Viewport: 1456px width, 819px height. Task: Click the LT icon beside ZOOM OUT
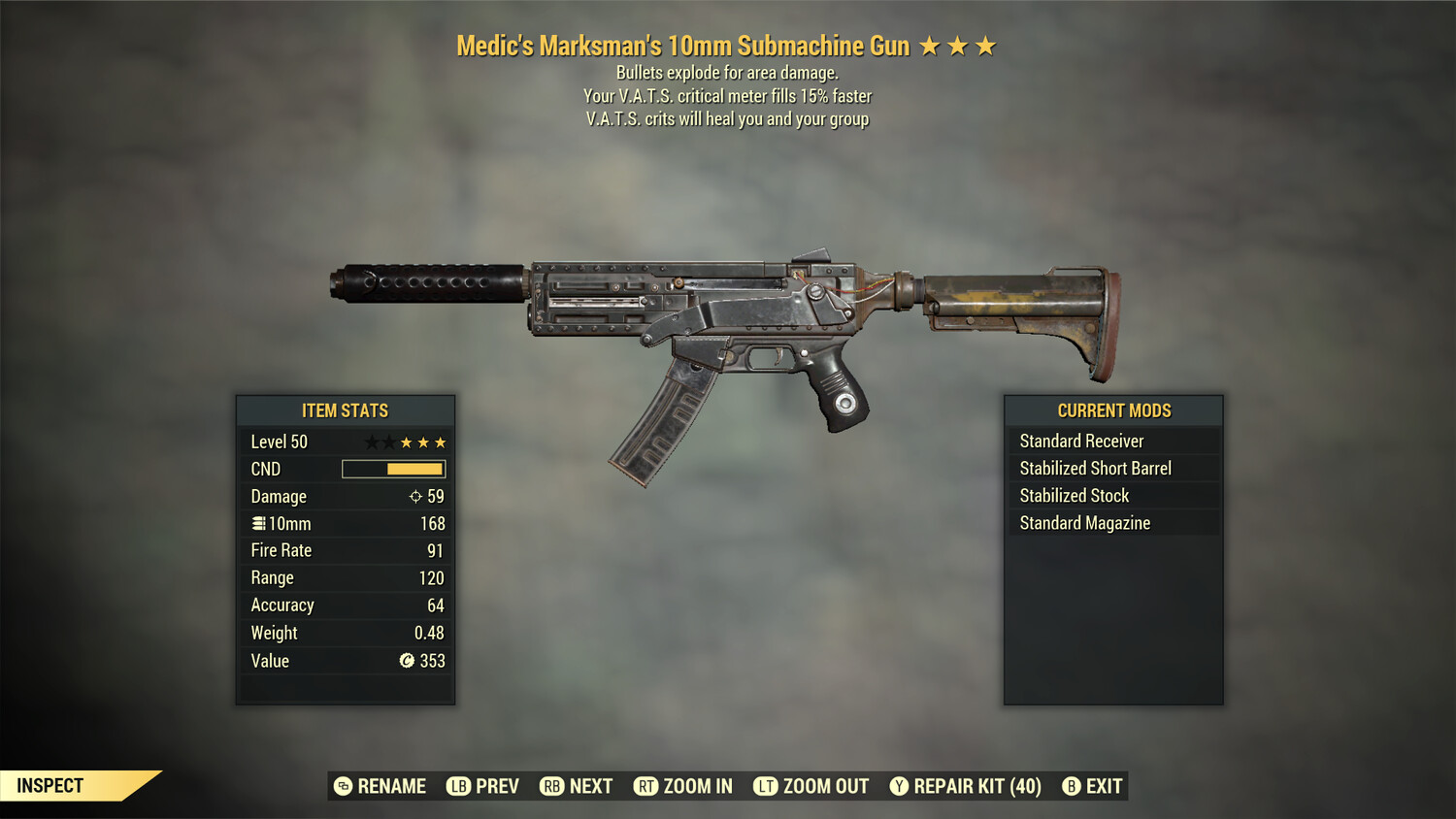pos(765,786)
